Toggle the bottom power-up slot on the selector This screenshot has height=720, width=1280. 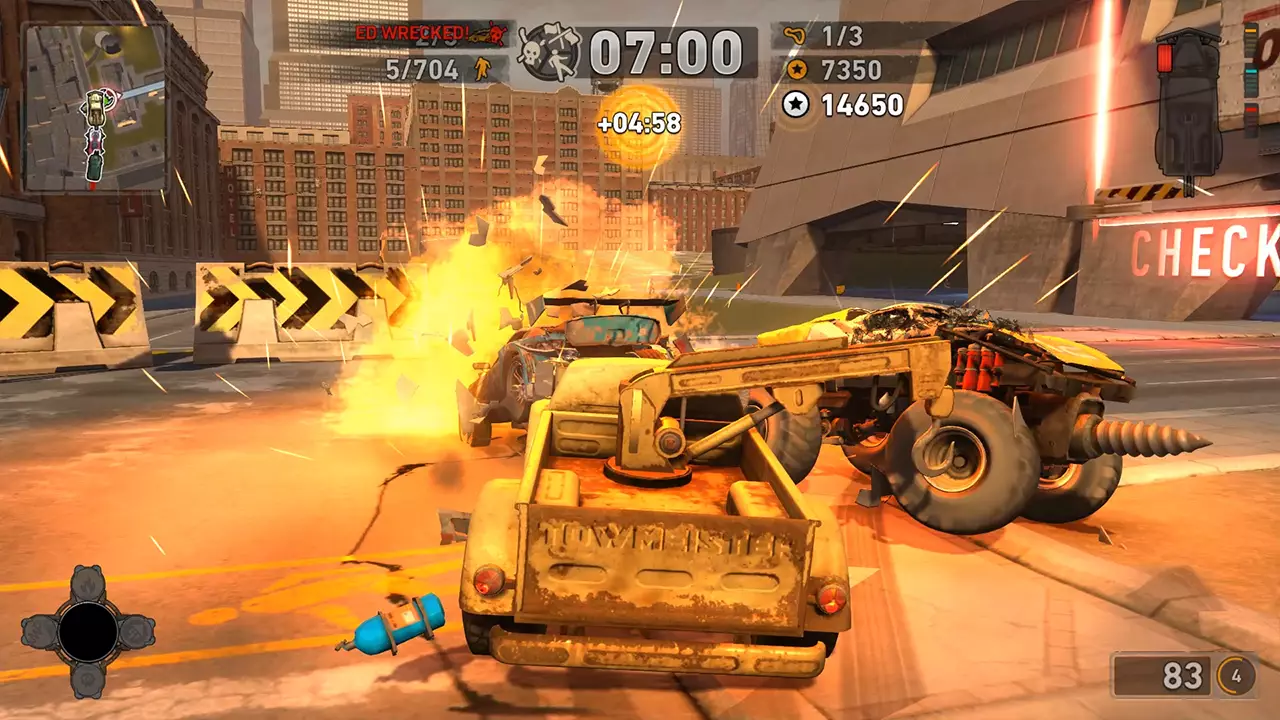88,679
